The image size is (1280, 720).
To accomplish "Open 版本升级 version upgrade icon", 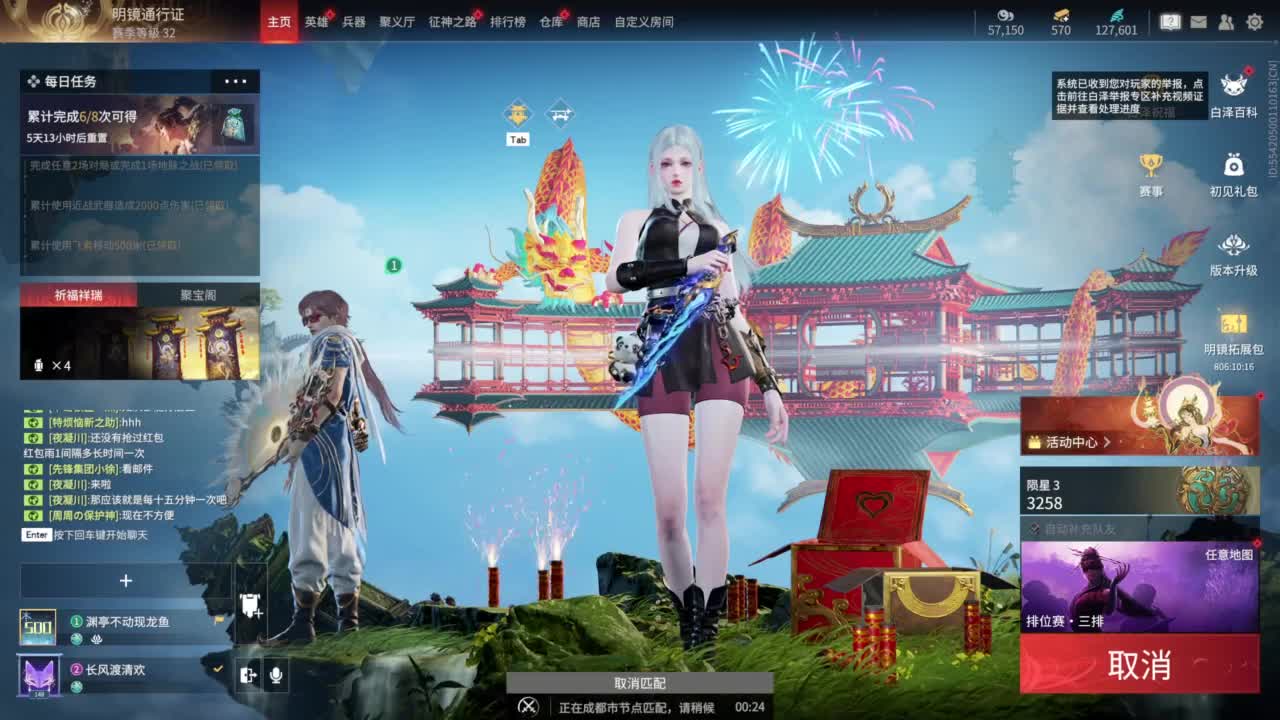I will pyautogui.click(x=1233, y=245).
